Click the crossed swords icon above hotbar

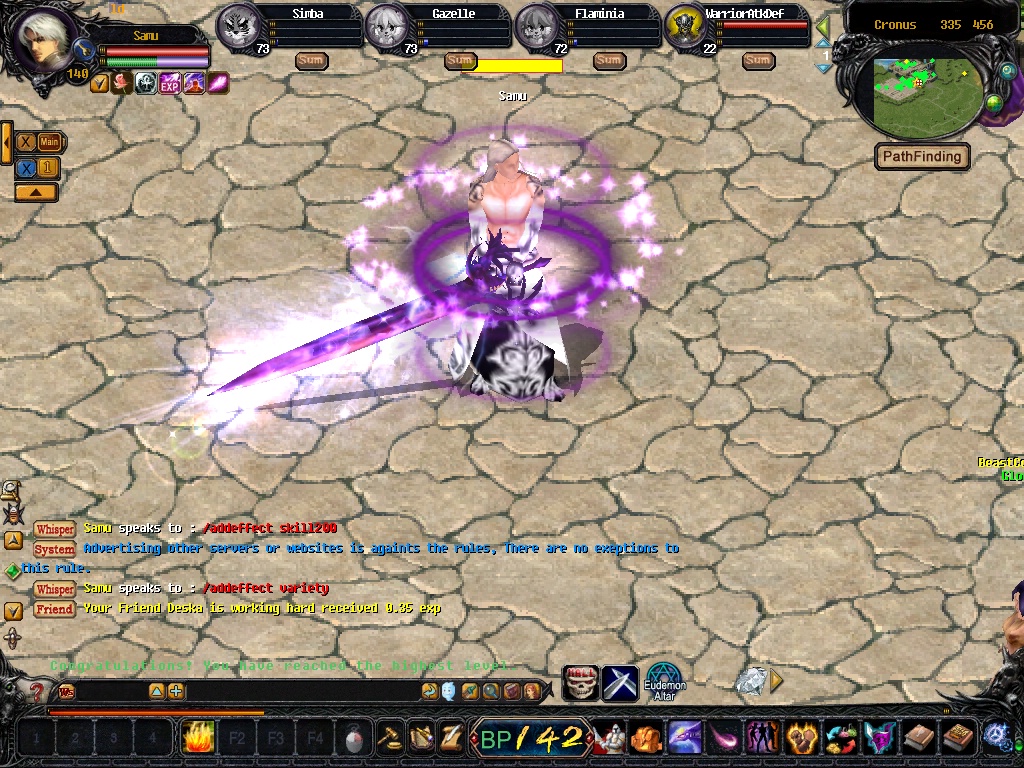620,683
